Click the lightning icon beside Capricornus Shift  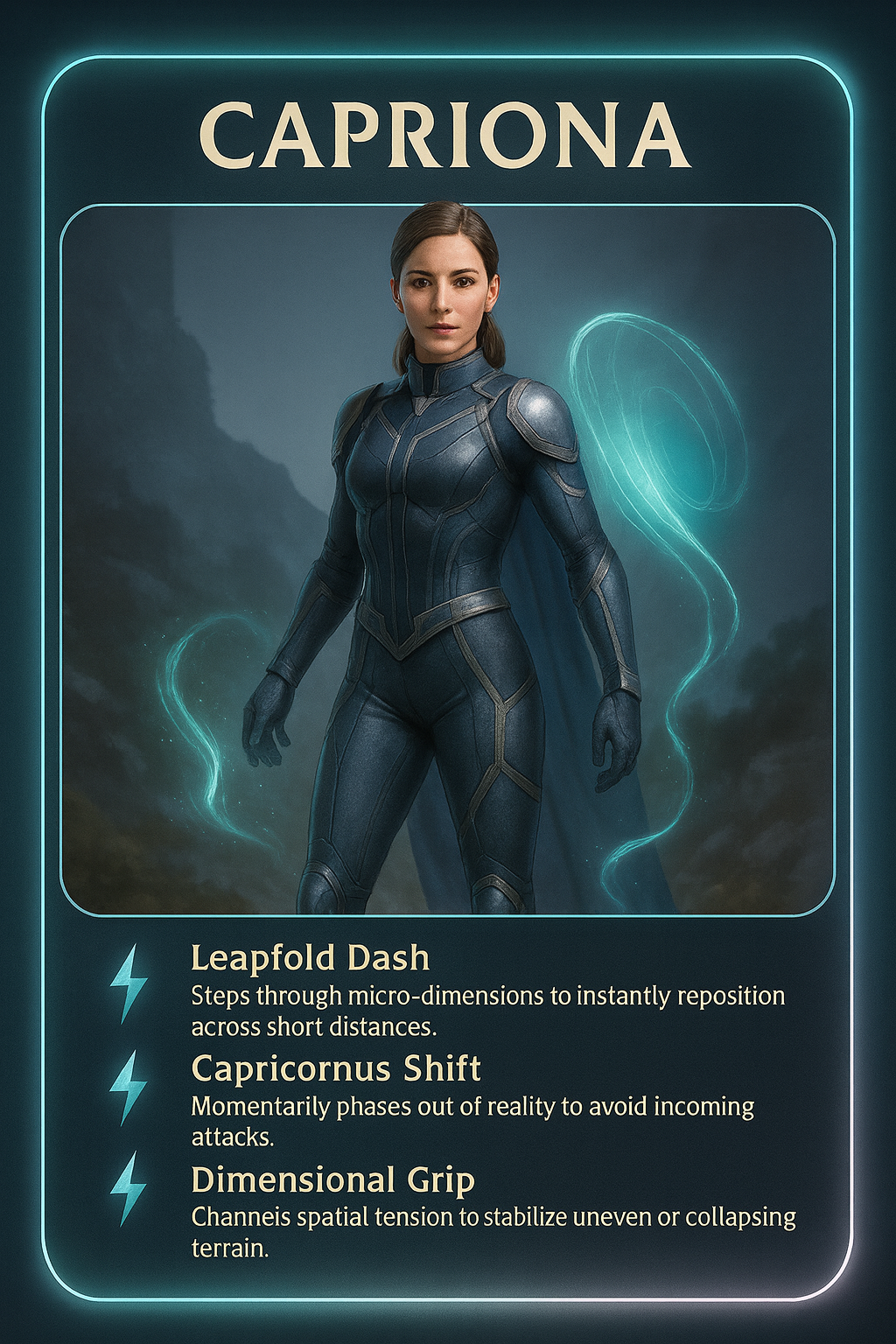pos(128,1087)
